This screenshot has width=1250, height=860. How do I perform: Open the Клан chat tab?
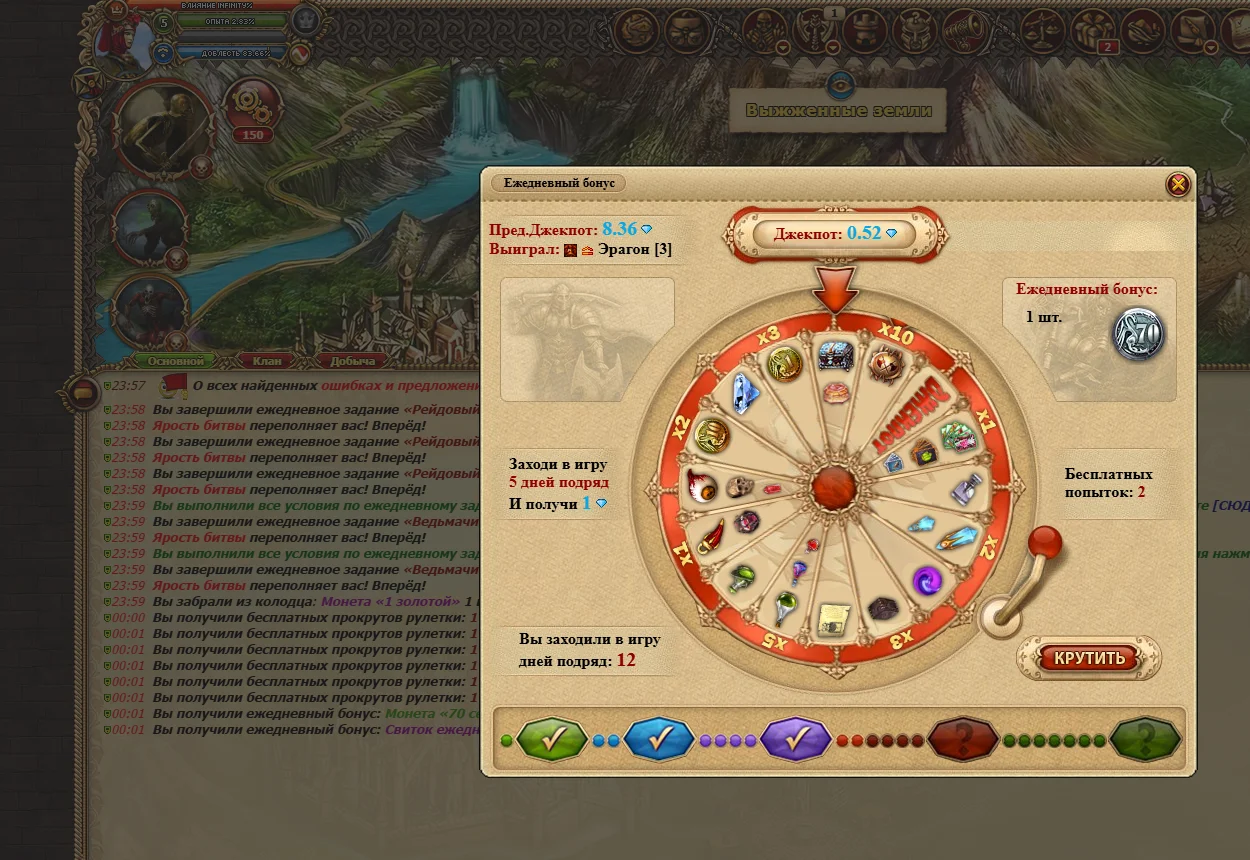tap(267, 361)
